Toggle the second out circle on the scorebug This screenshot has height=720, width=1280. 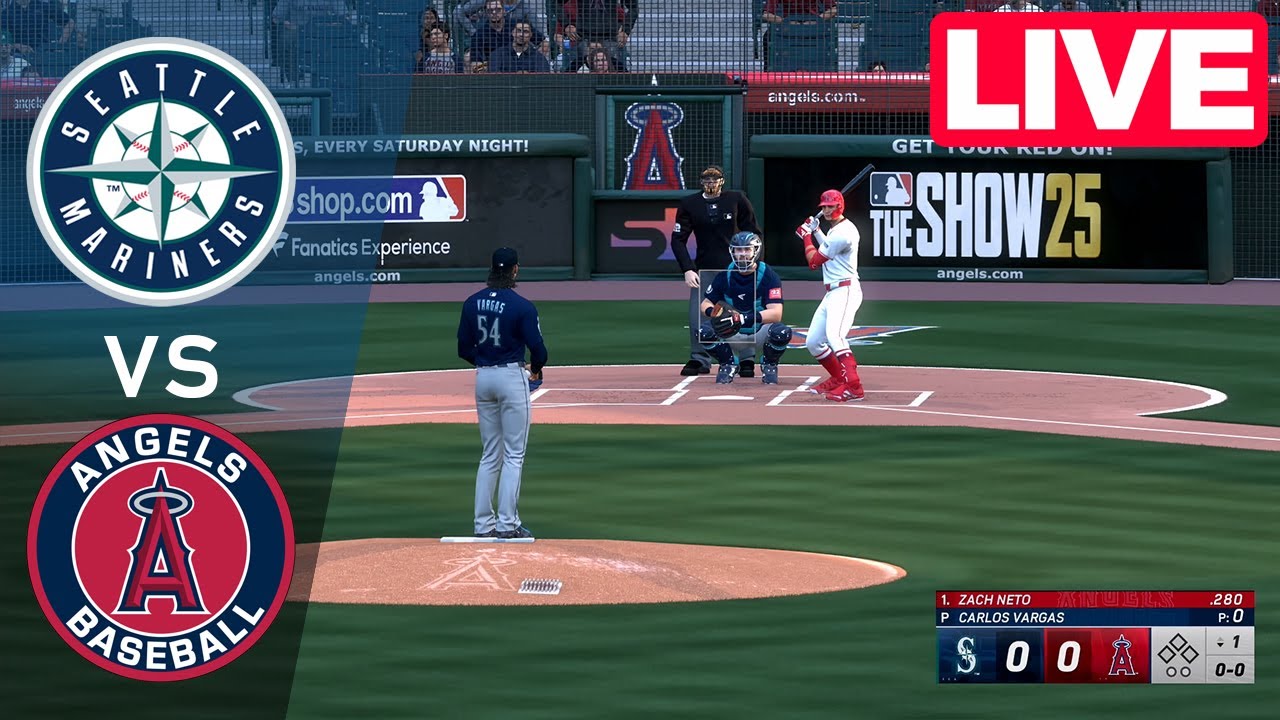tap(1186, 672)
